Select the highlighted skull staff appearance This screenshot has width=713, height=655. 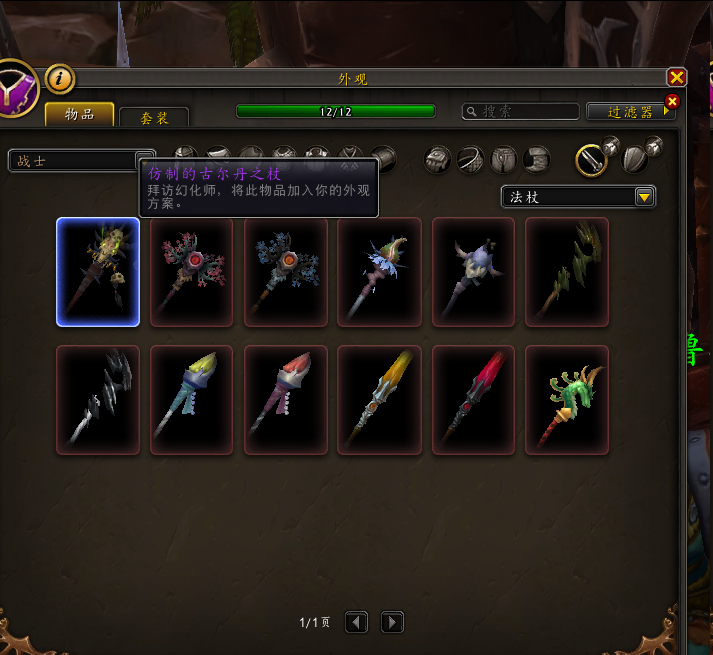(x=98, y=272)
